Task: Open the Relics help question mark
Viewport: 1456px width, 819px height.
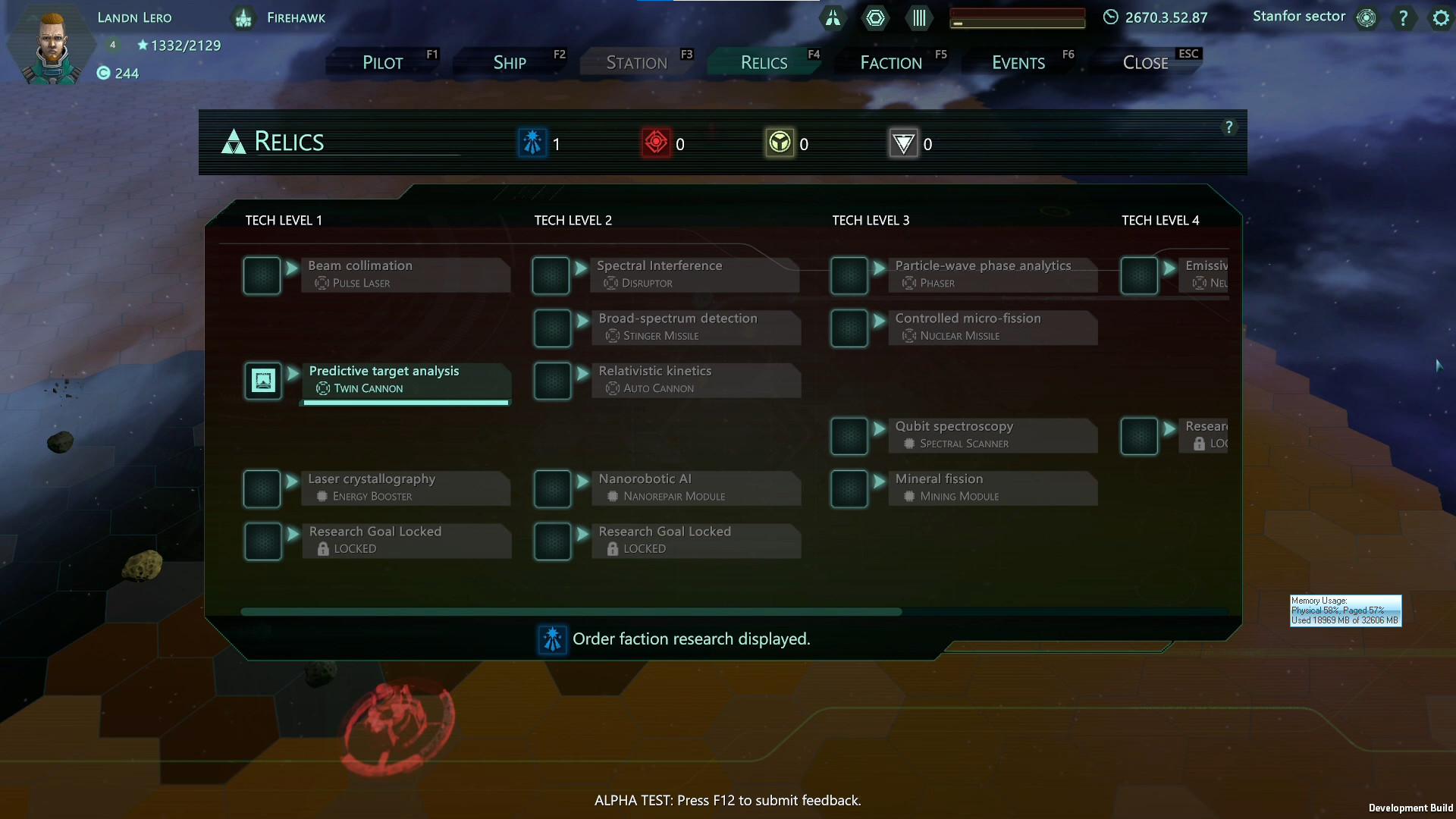Action: [x=1229, y=127]
